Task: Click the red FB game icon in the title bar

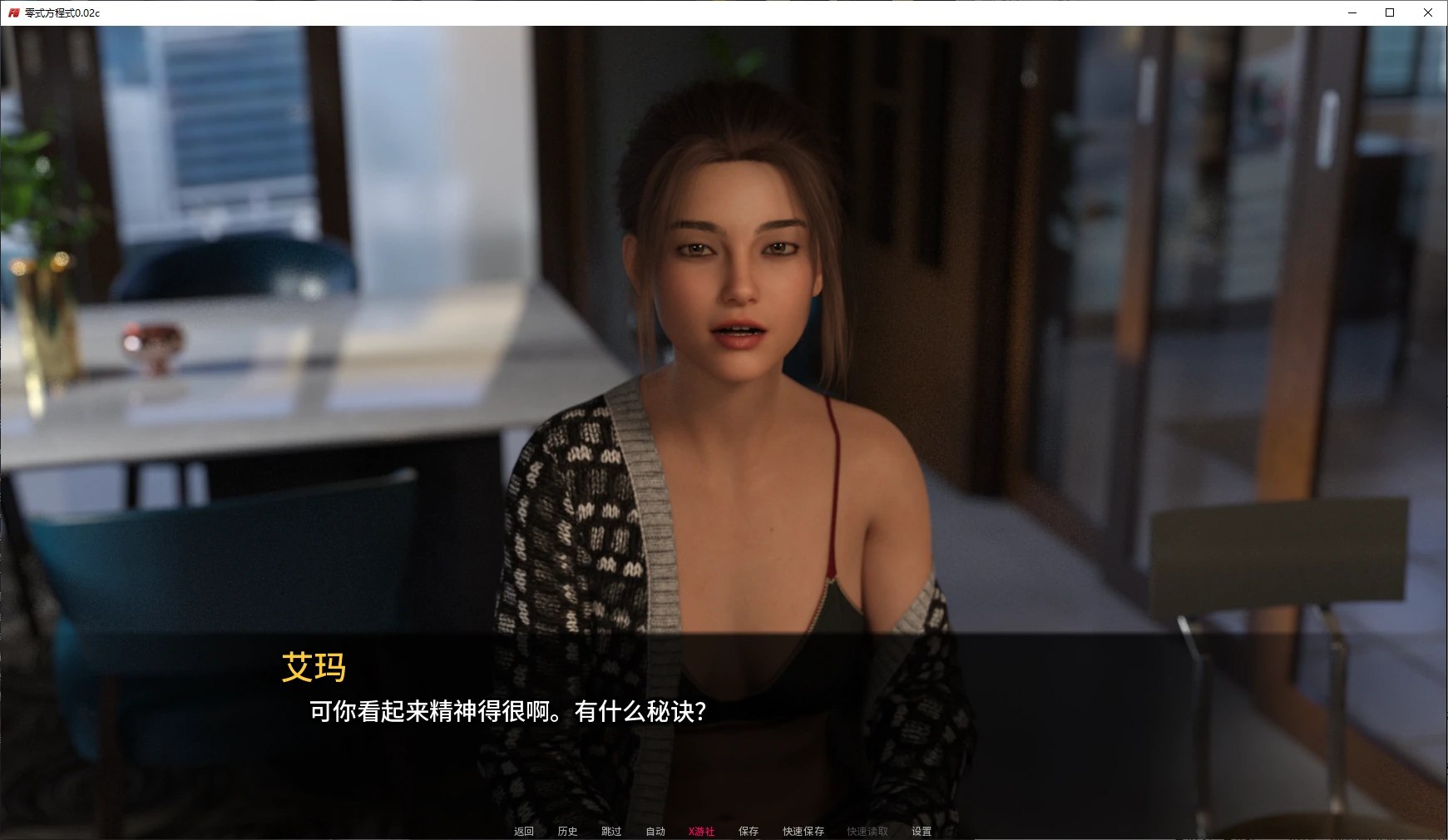Action: pyautogui.click(x=13, y=12)
